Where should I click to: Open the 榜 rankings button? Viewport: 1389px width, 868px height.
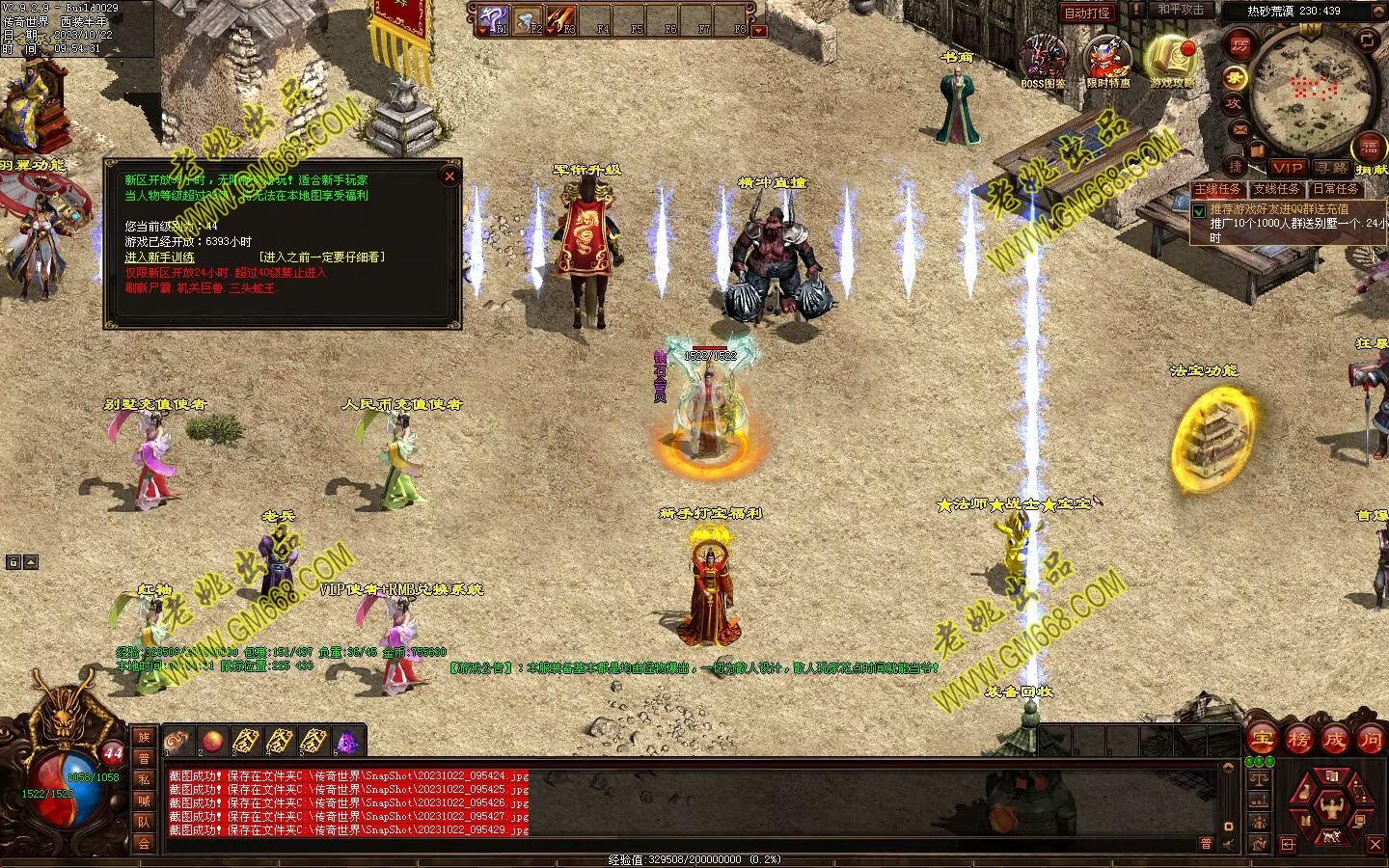(1297, 740)
